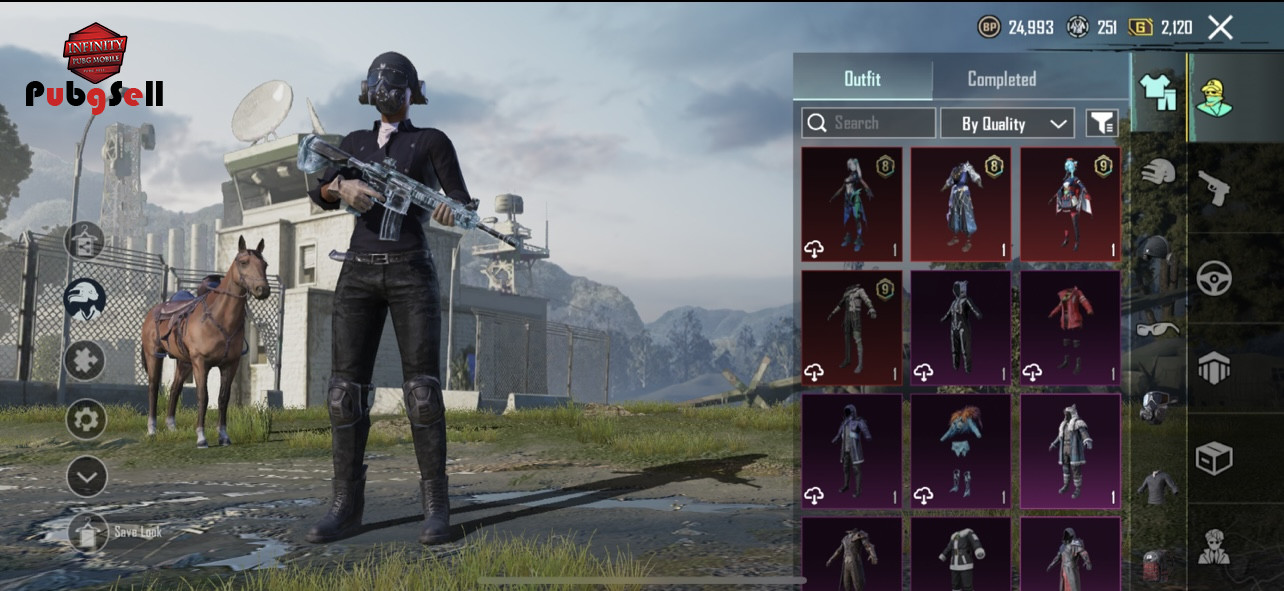Open the helmet category
Image resolution: width=1284 pixels, height=591 pixels.
tap(1157, 172)
